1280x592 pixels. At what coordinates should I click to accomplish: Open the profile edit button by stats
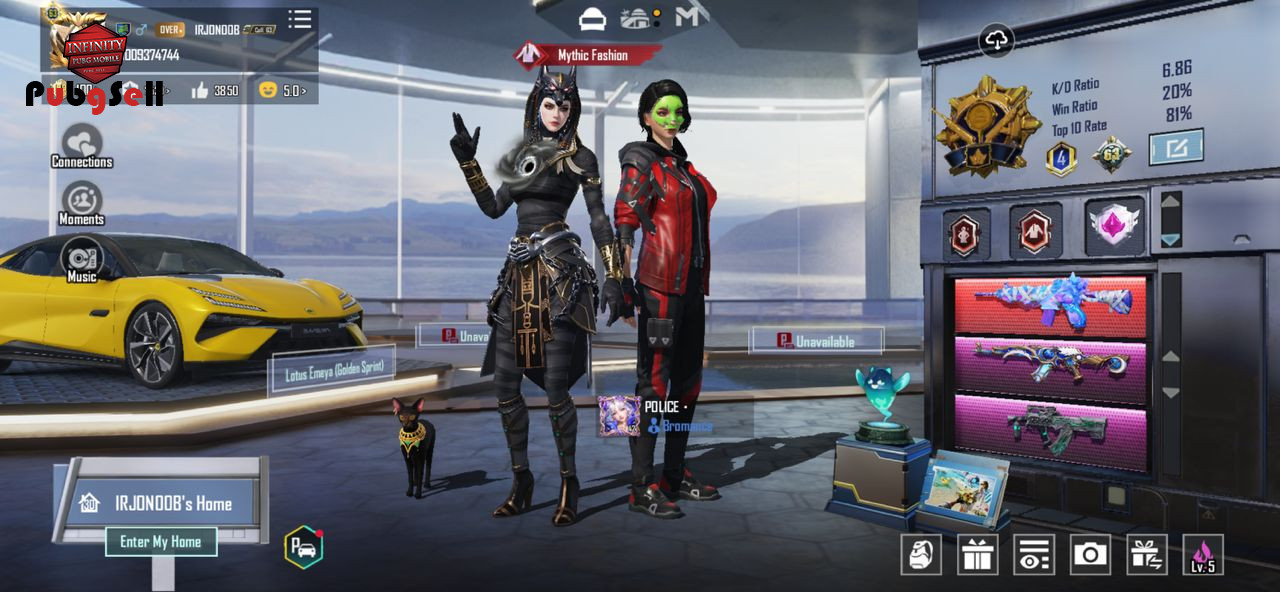coord(1175,147)
